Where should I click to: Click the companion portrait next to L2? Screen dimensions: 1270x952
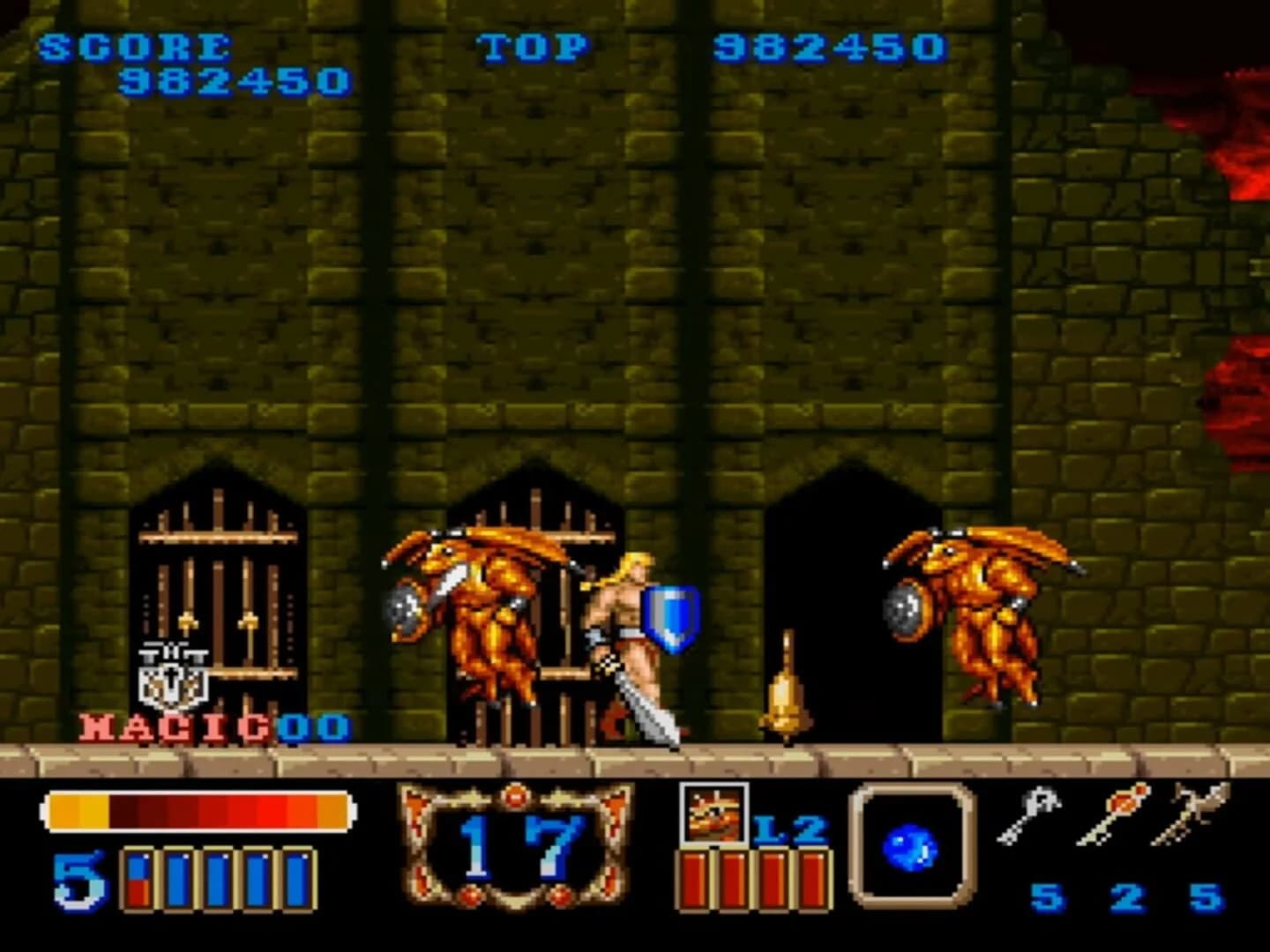pos(714,818)
